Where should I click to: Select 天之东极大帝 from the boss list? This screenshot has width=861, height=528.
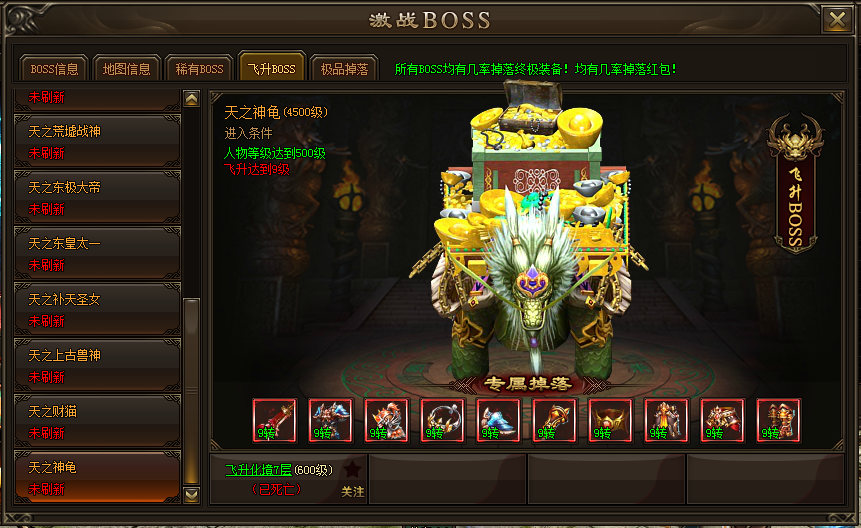tap(96, 197)
